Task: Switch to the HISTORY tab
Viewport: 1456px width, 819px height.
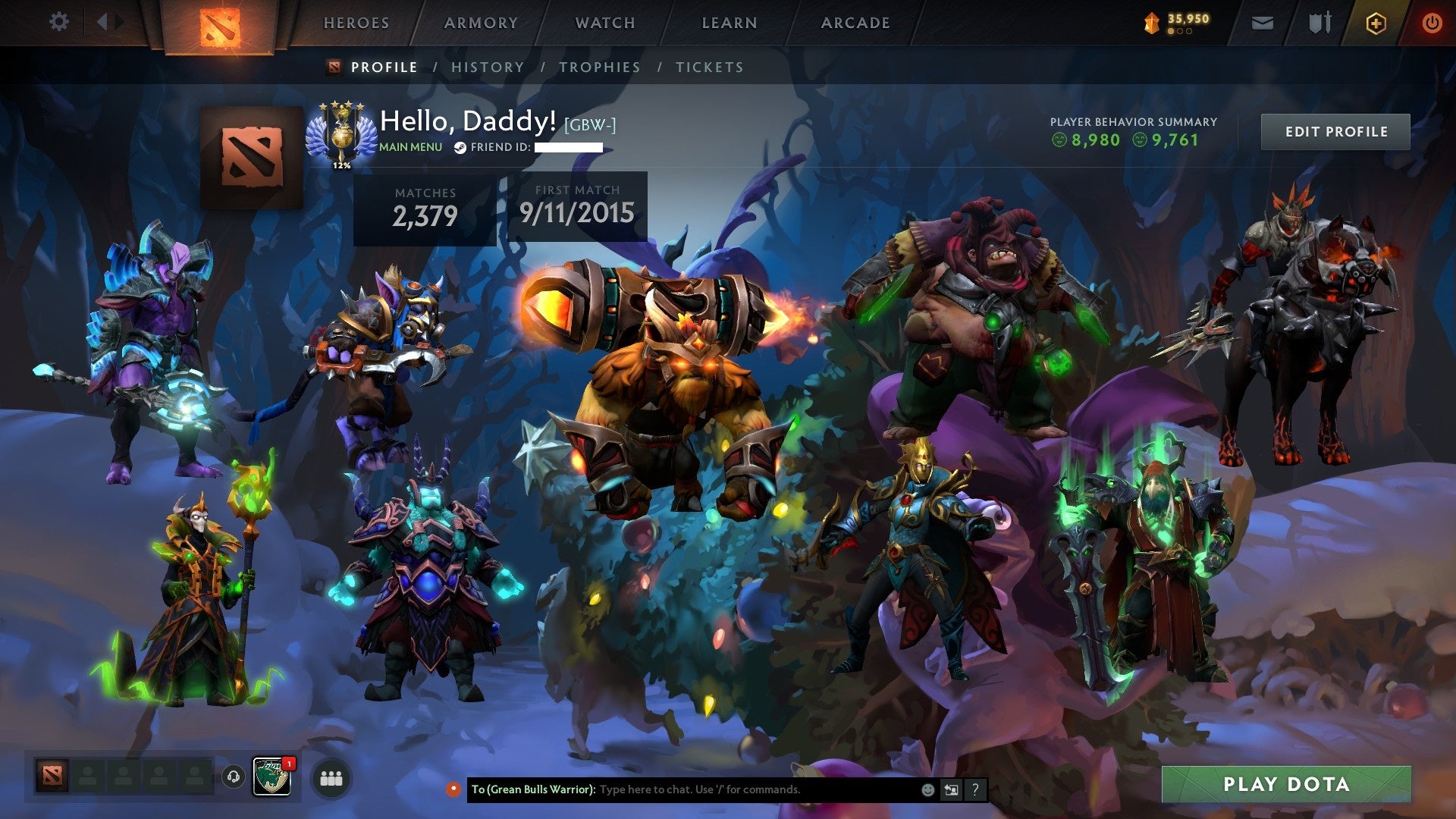Action: click(x=486, y=67)
